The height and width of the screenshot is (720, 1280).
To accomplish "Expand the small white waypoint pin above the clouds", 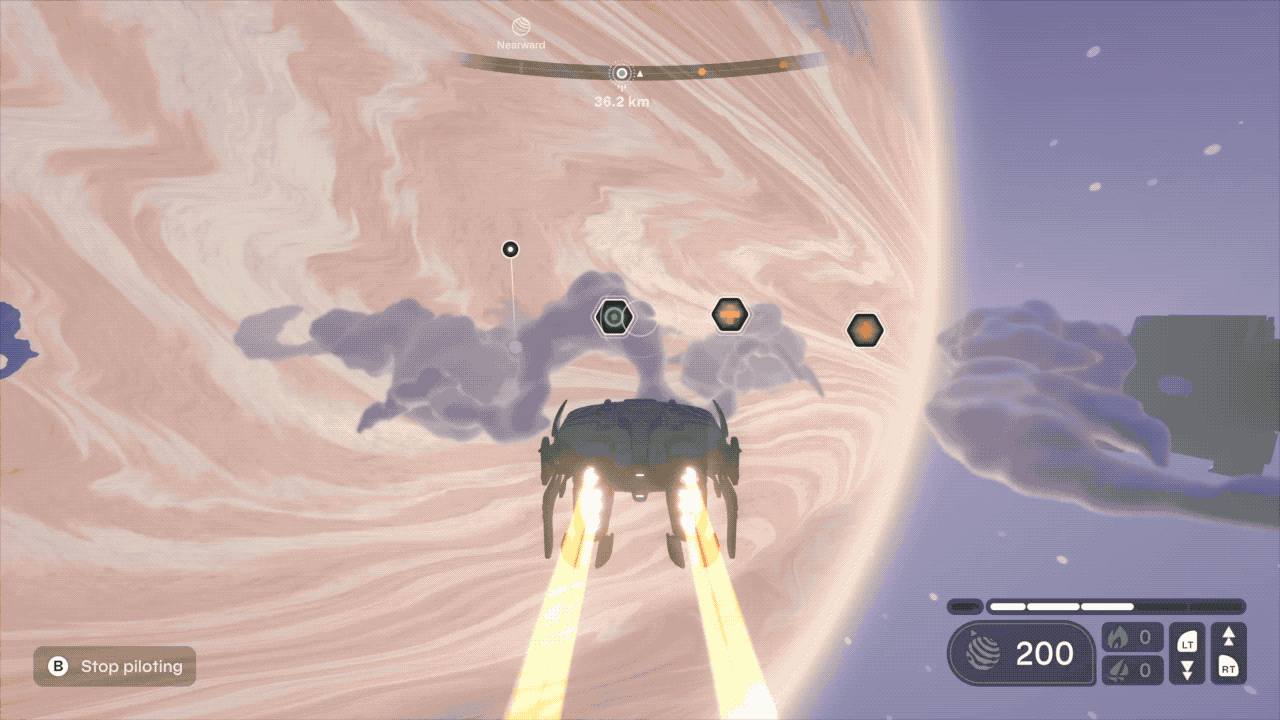I will (510, 249).
